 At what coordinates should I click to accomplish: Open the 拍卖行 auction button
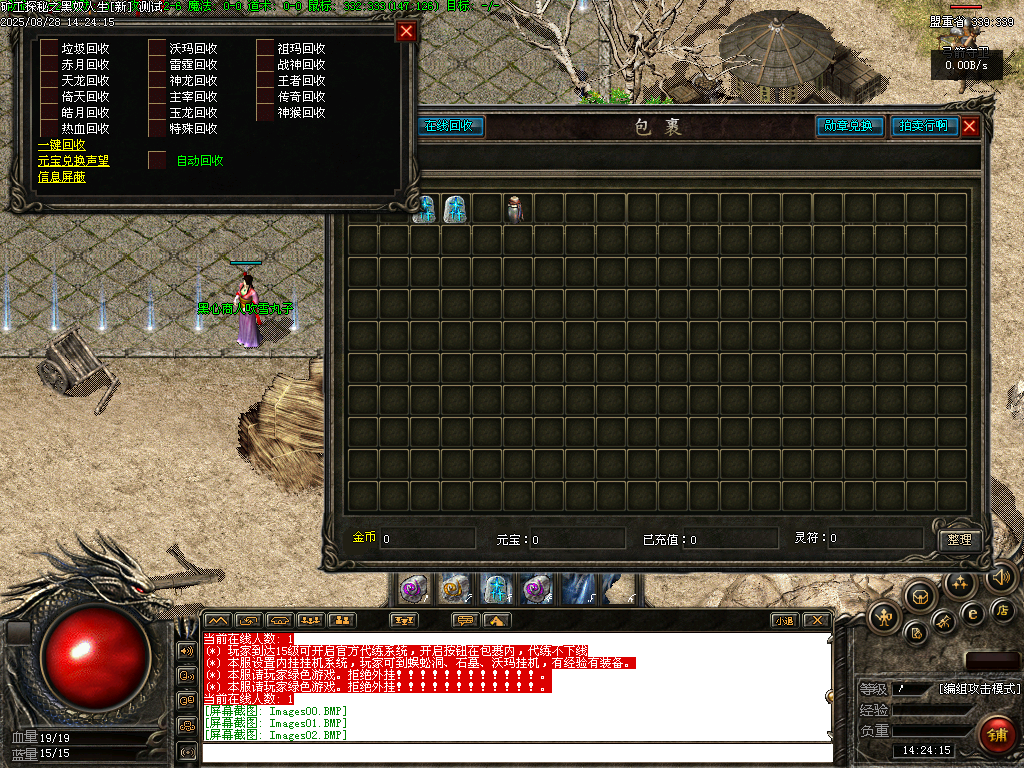(924, 126)
